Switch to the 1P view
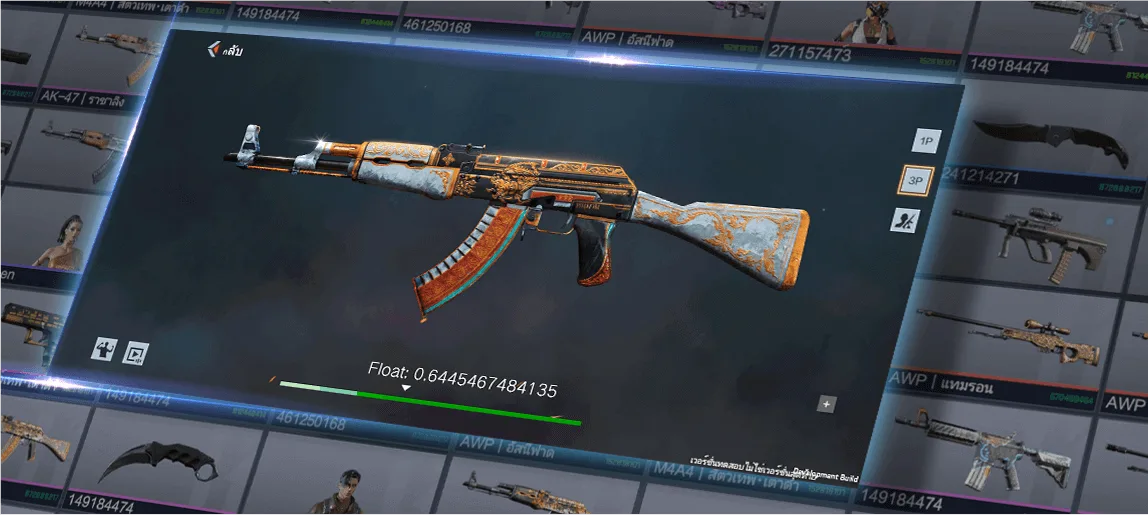1148x515 pixels. 927,141
